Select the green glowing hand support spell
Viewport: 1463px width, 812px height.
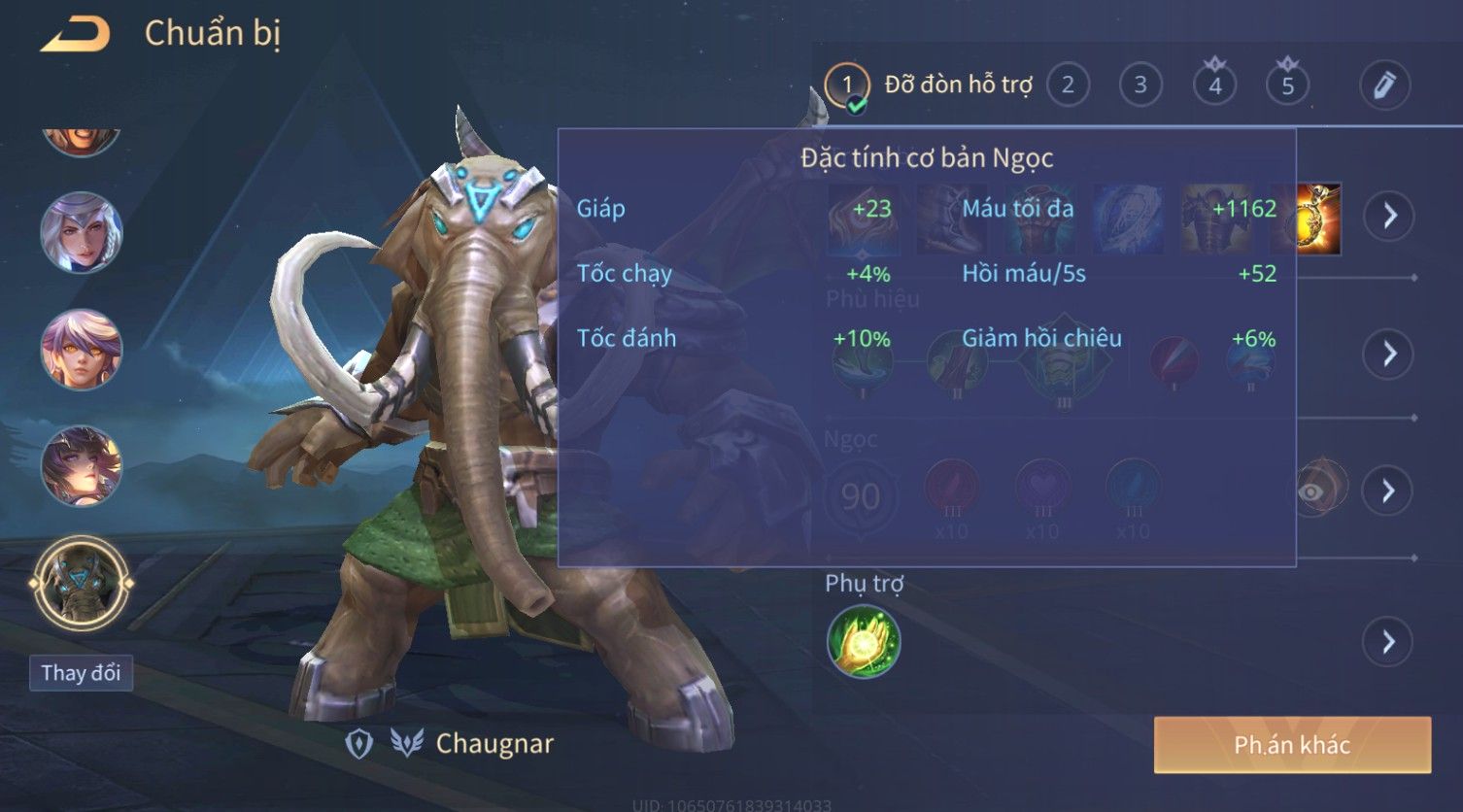pos(864,642)
